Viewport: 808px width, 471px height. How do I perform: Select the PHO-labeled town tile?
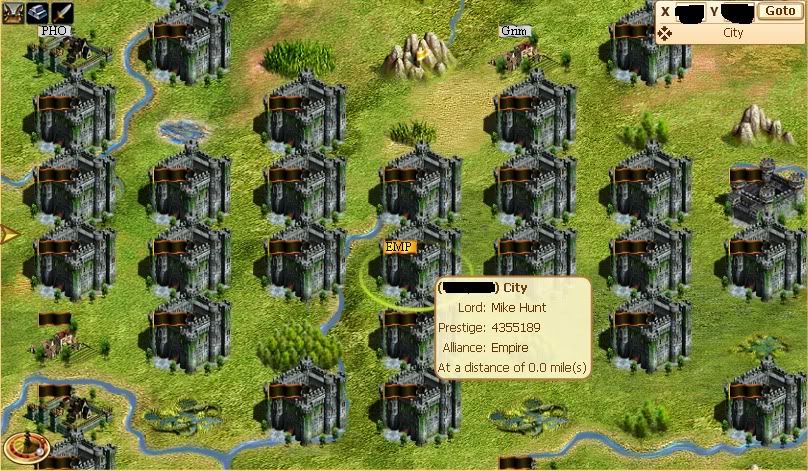(70, 50)
